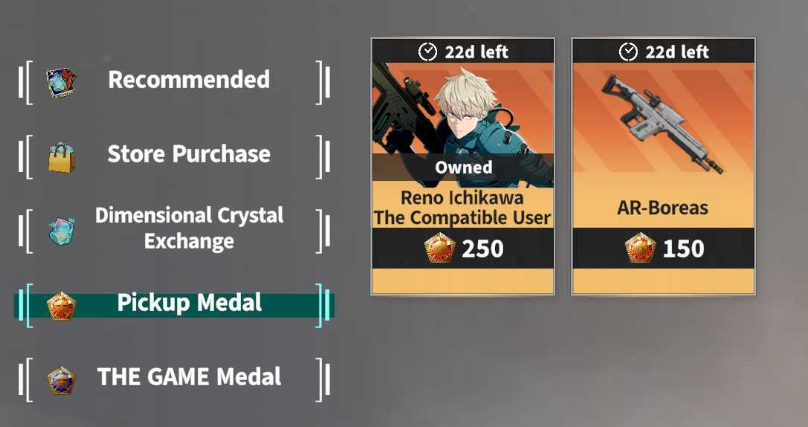
Task: Select Dimensional Crystal Exchange category
Action: click(175, 229)
